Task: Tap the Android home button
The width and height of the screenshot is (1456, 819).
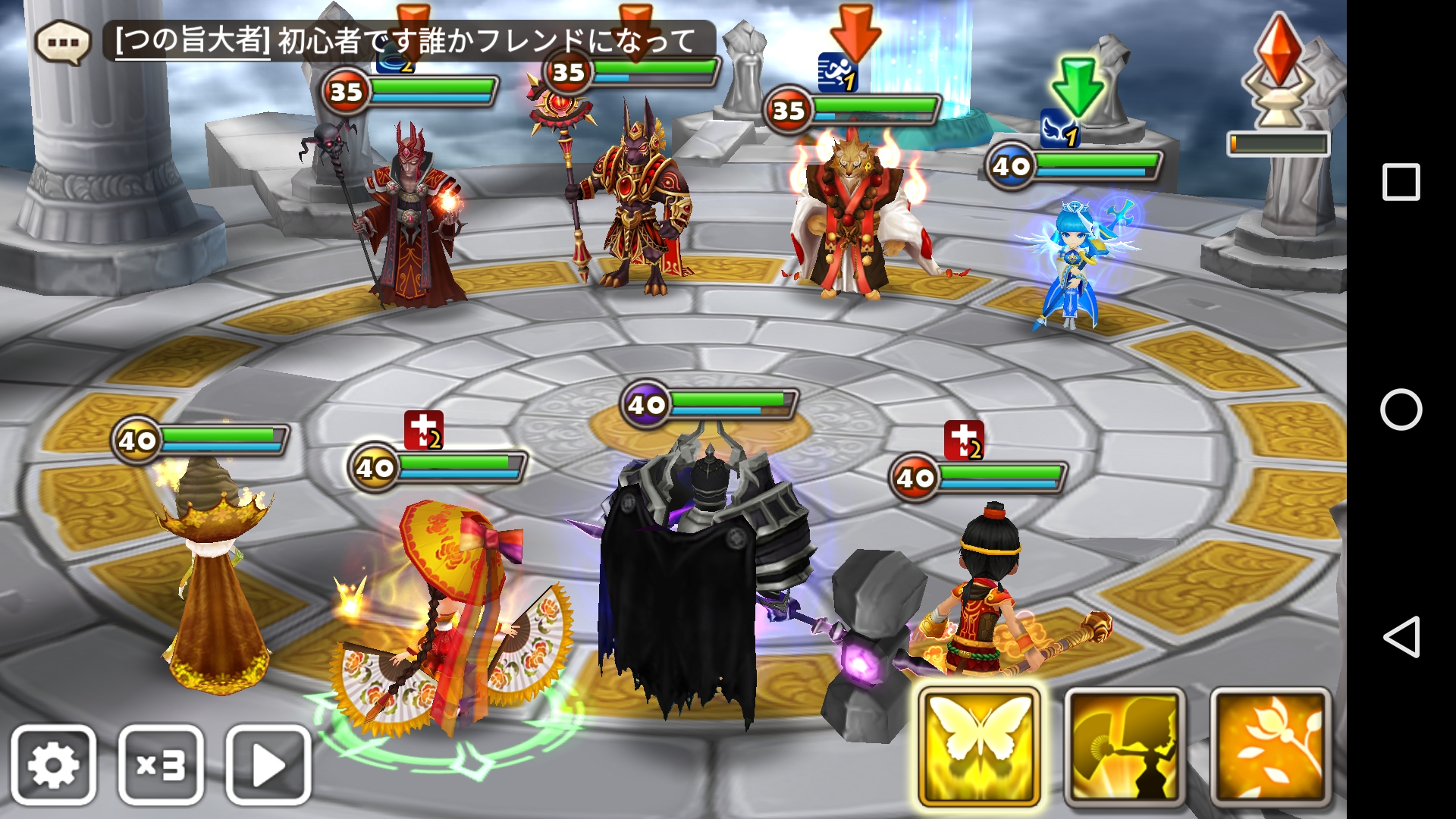Action: pyautogui.click(x=1401, y=409)
